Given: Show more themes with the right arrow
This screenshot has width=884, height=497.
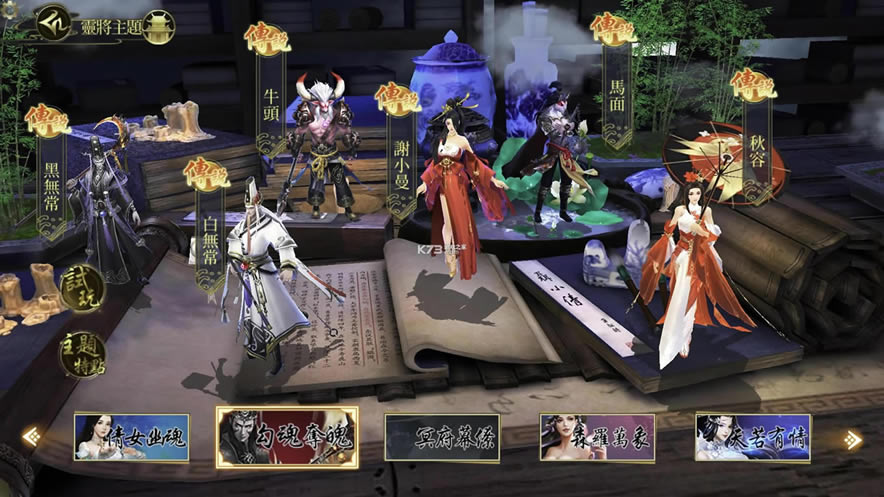Looking at the screenshot, I should [852, 439].
